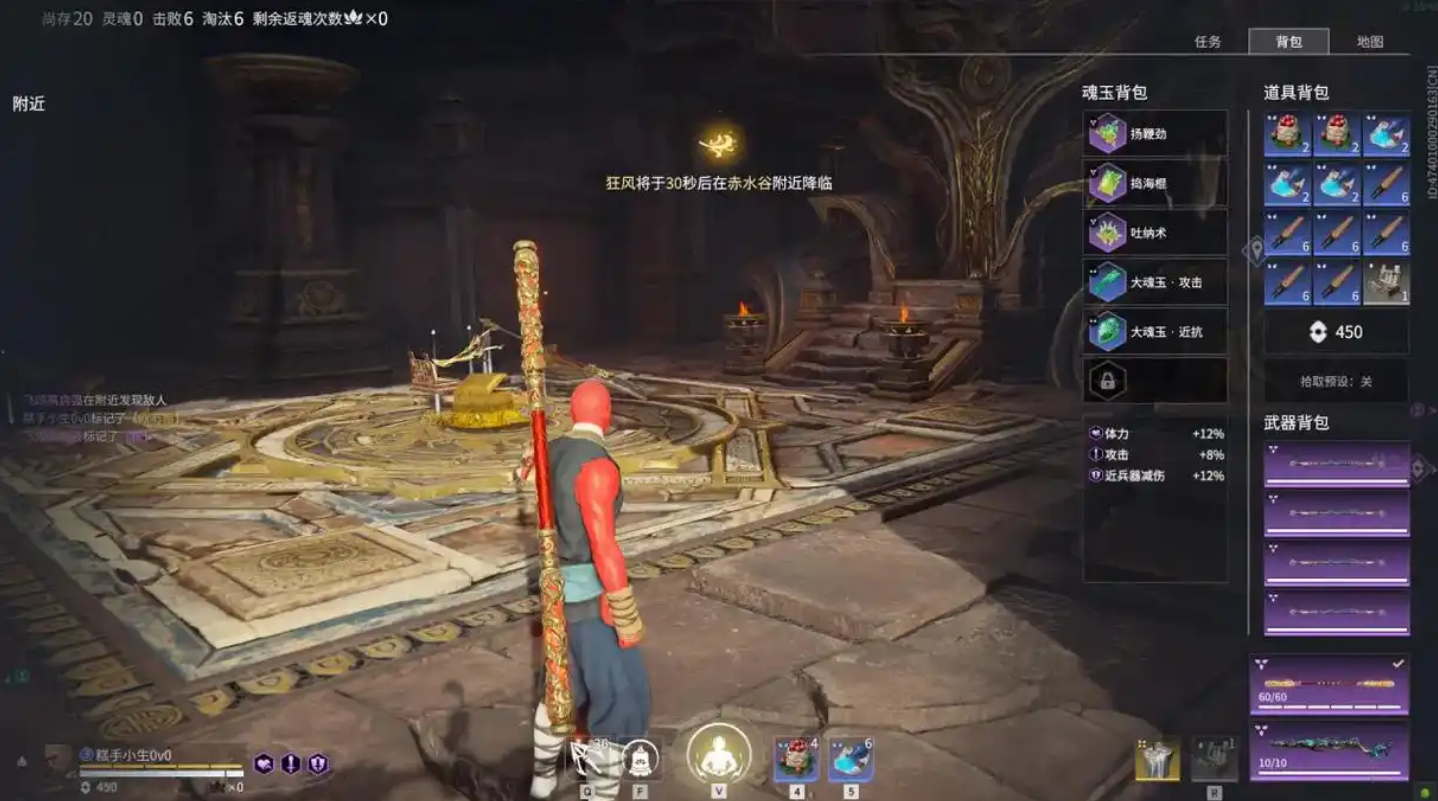Click player portrait 糕手小生0v0
This screenshot has width=1438, height=801.
point(59,759)
